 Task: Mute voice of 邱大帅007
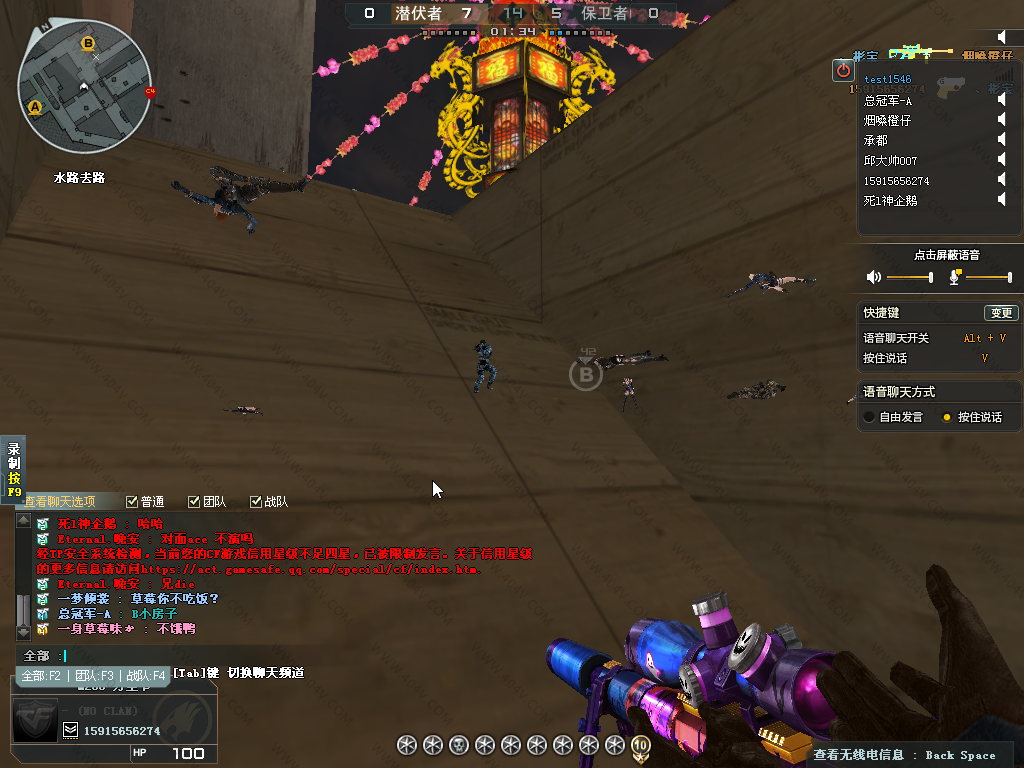tap(1001, 160)
